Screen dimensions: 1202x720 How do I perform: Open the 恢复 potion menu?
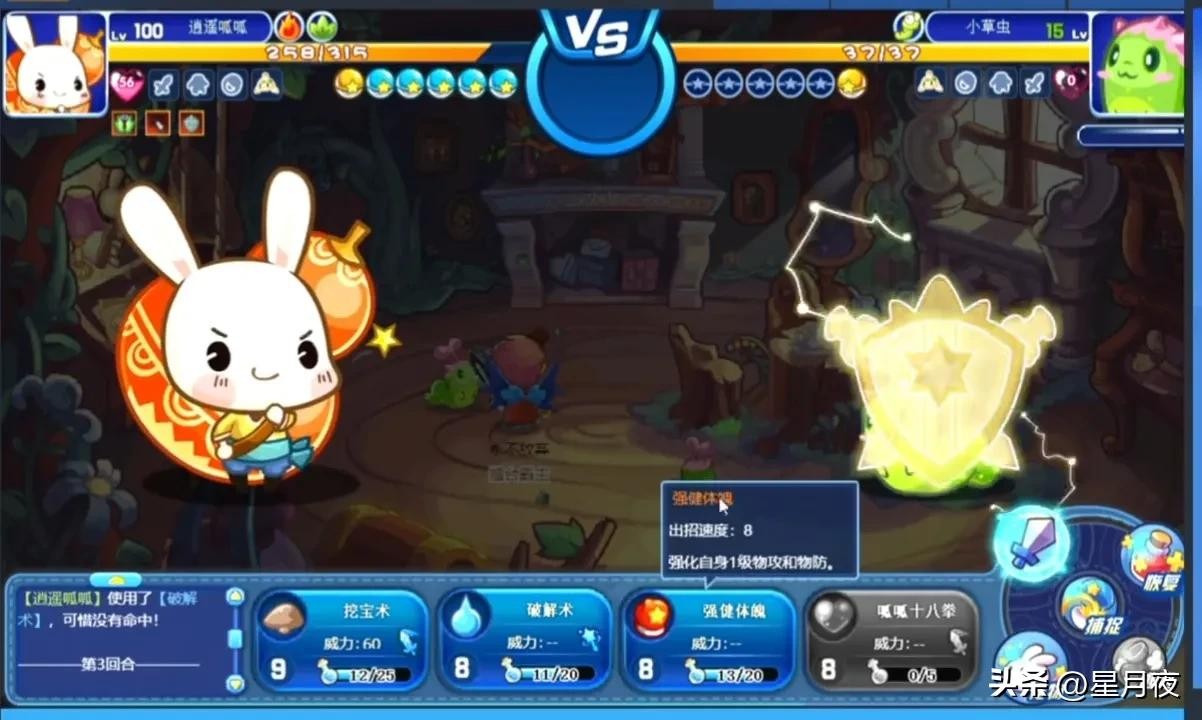pyautogui.click(x=1151, y=557)
